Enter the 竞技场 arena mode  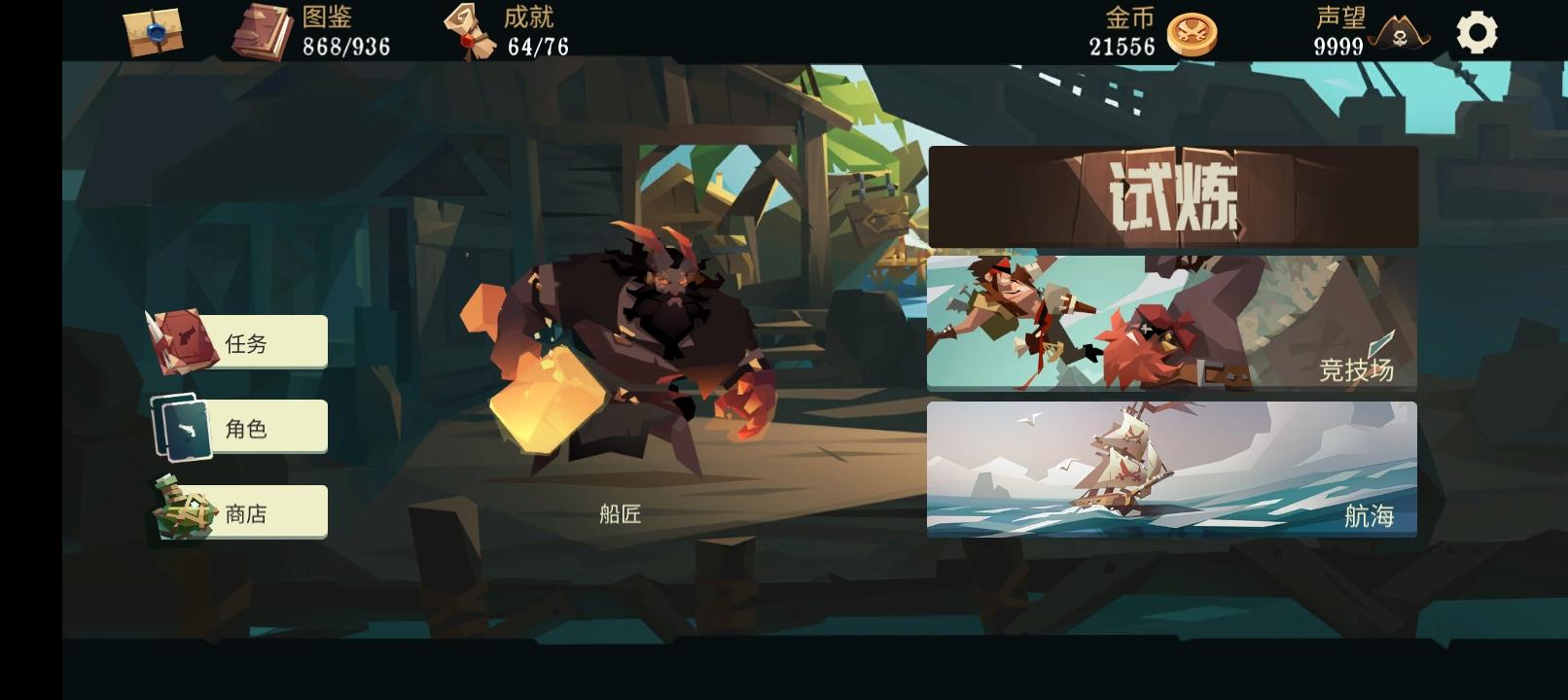click(x=1173, y=323)
